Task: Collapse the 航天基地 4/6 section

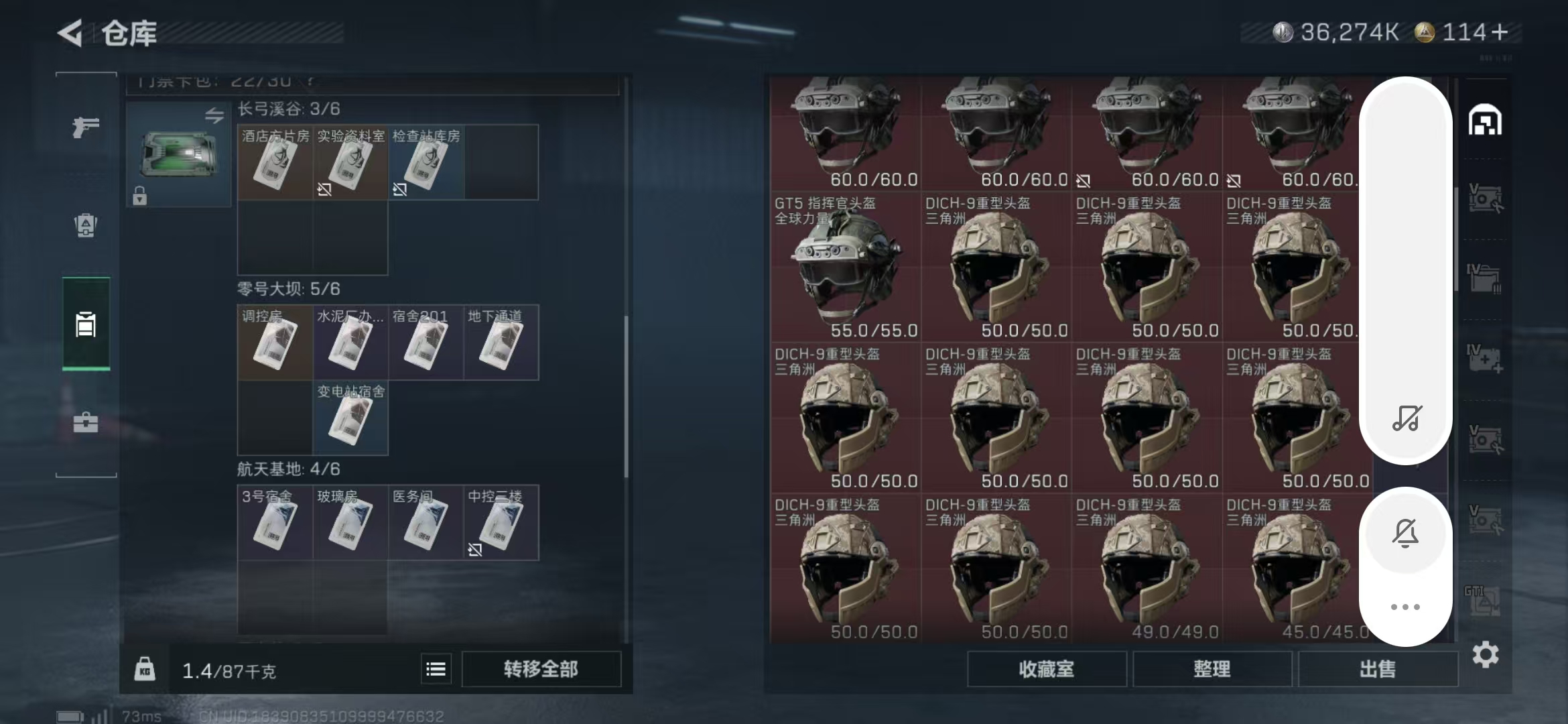Action: pyautogui.click(x=288, y=471)
